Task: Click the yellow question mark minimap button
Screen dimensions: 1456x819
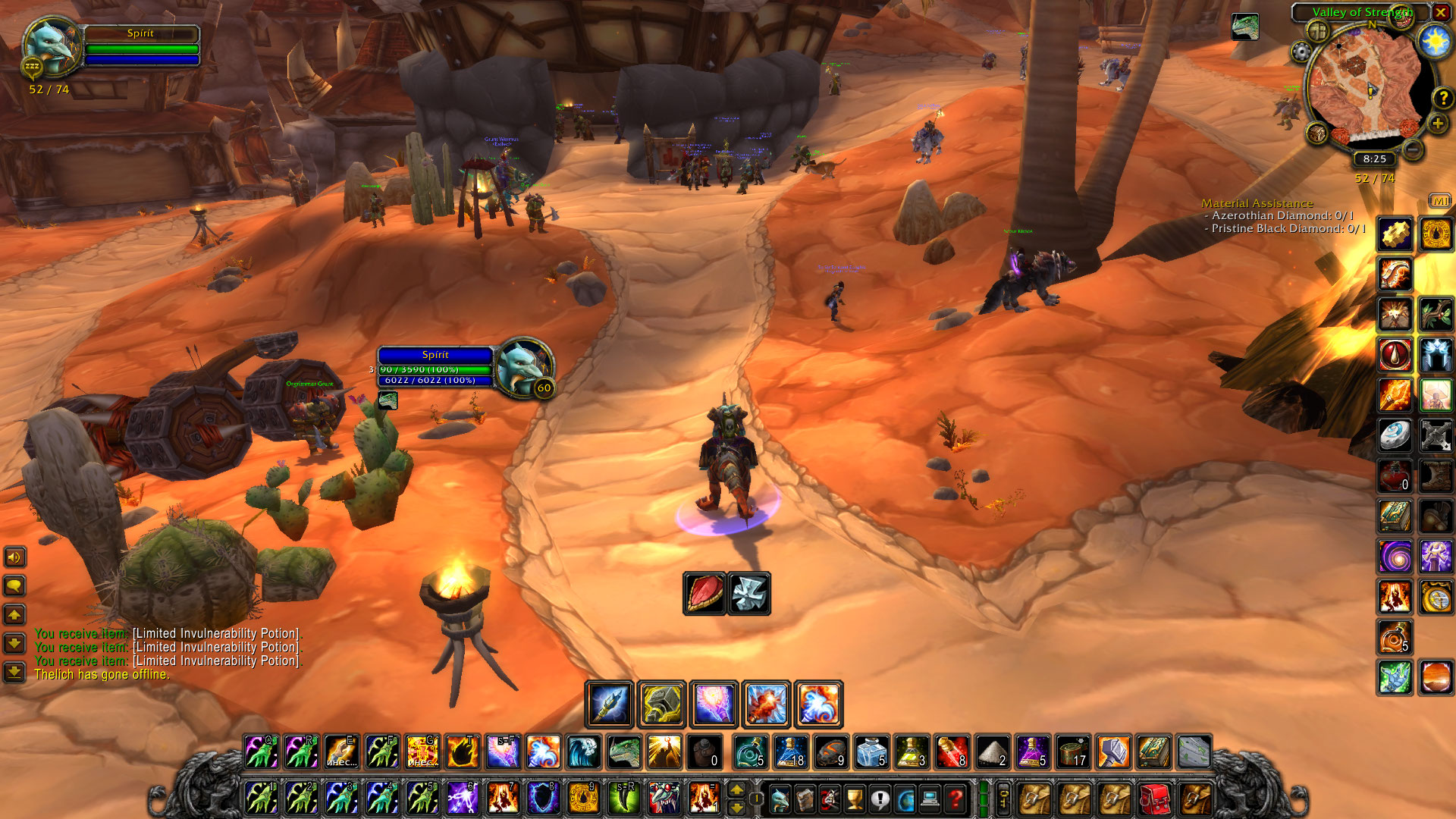Action: (1442, 98)
